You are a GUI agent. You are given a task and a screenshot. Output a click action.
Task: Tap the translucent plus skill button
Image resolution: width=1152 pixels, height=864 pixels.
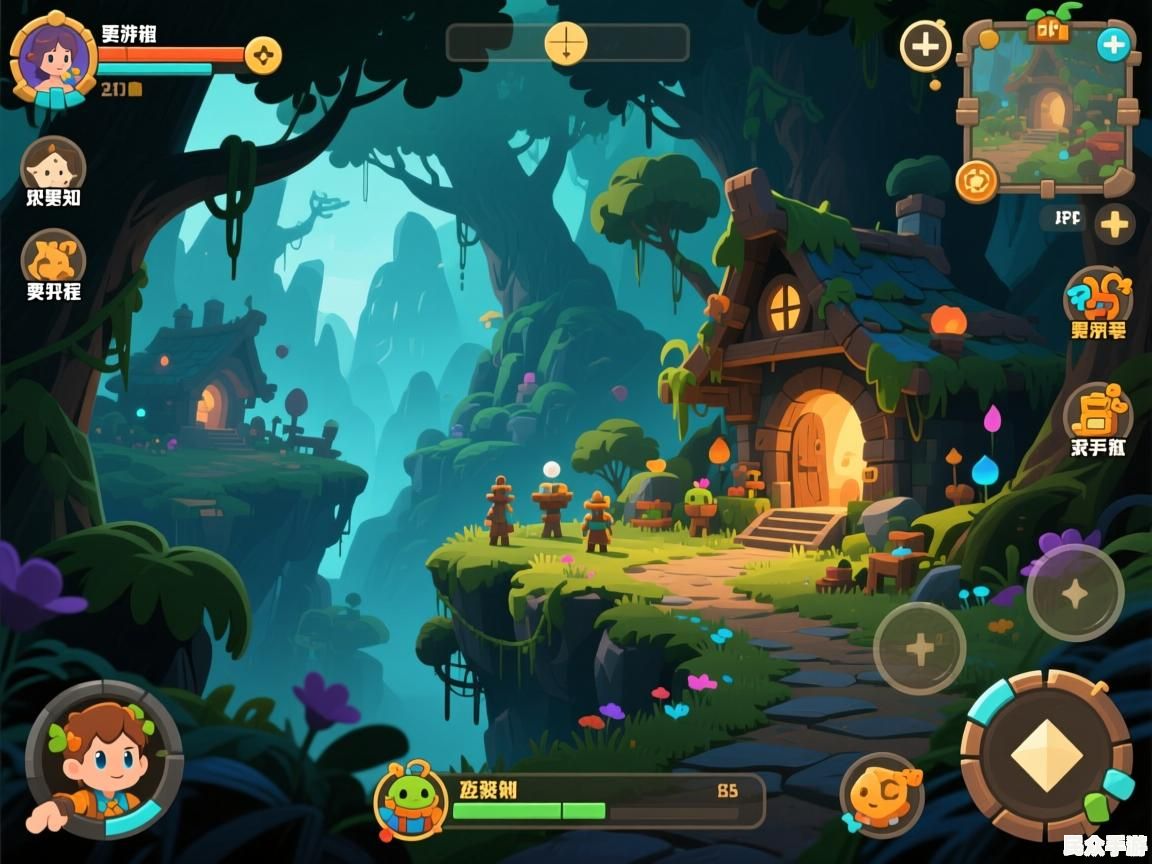[x=919, y=649]
